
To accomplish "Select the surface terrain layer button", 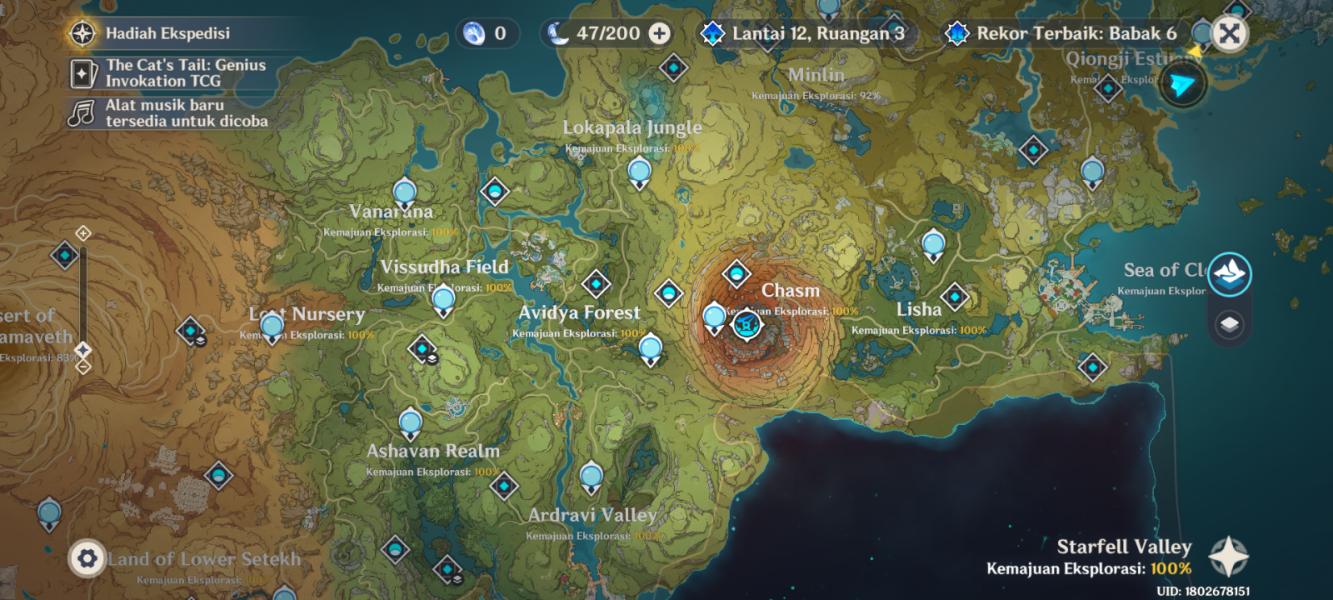I will (1229, 273).
